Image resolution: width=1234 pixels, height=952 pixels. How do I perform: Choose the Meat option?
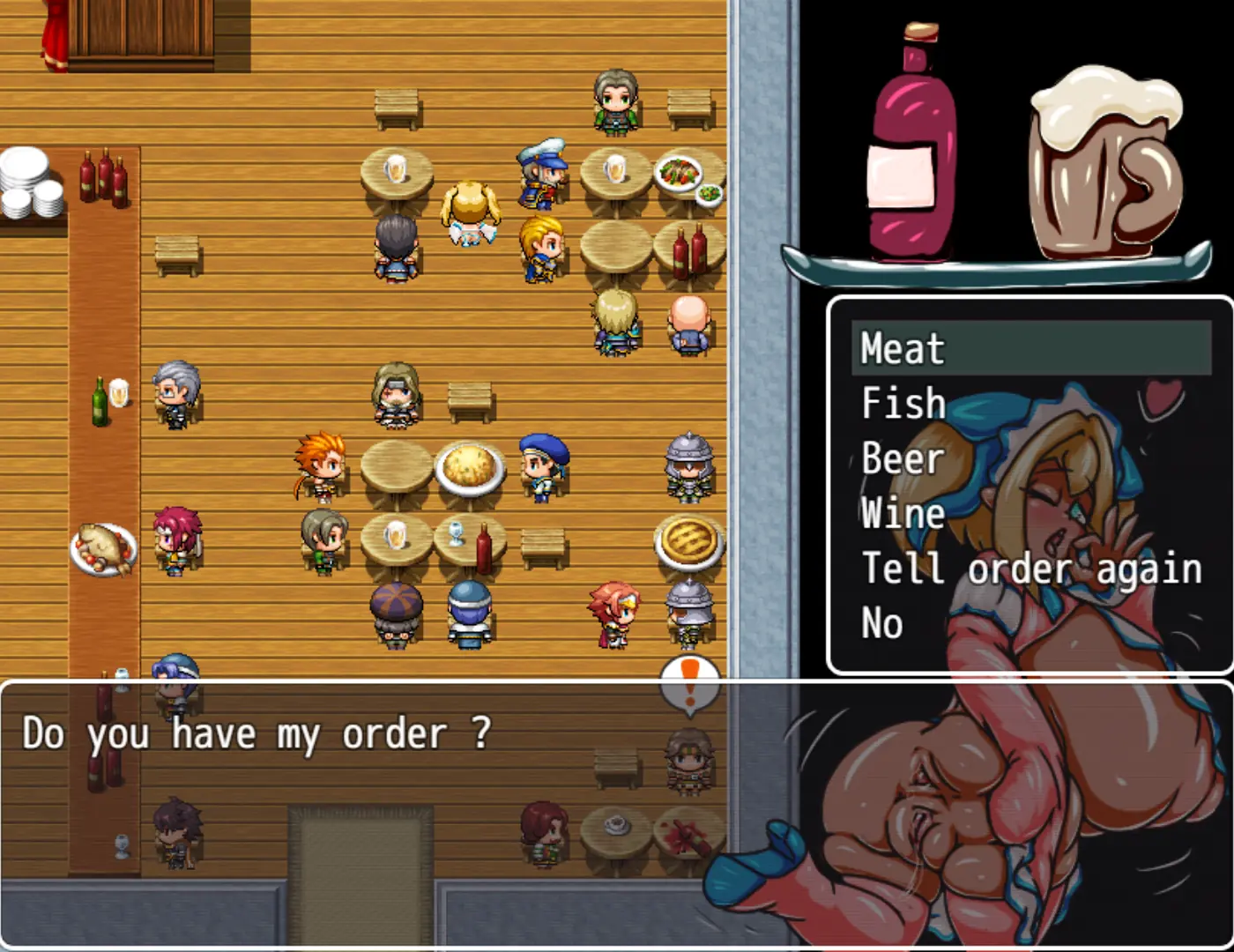click(903, 348)
